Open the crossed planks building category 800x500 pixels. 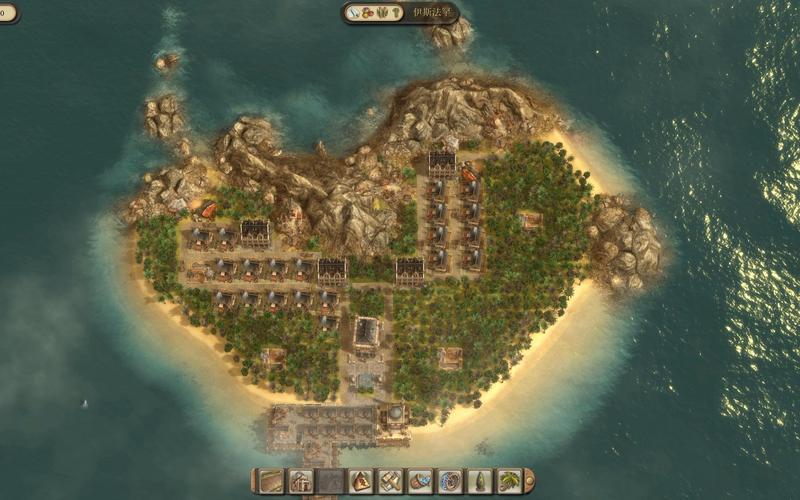[x=390, y=481]
